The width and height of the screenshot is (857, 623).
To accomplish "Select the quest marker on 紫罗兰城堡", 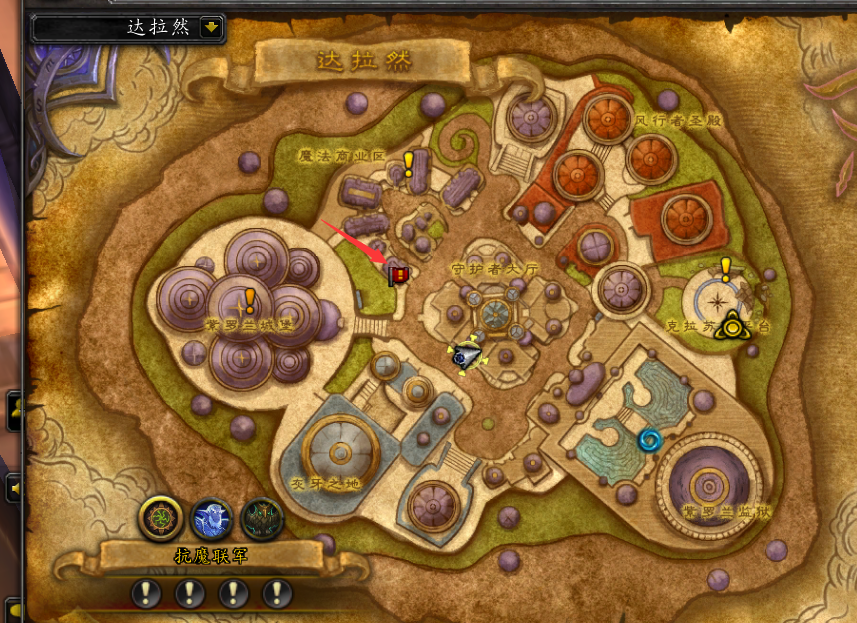I will click(x=250, y=300).
